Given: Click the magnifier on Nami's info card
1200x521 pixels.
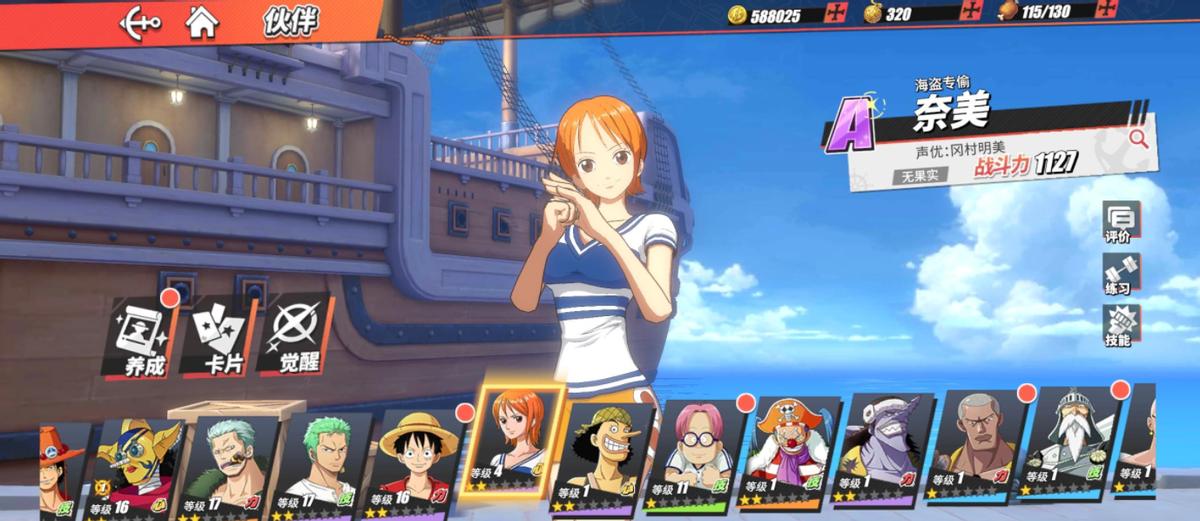Looking at the screenshot, I should pos(1137,139).
